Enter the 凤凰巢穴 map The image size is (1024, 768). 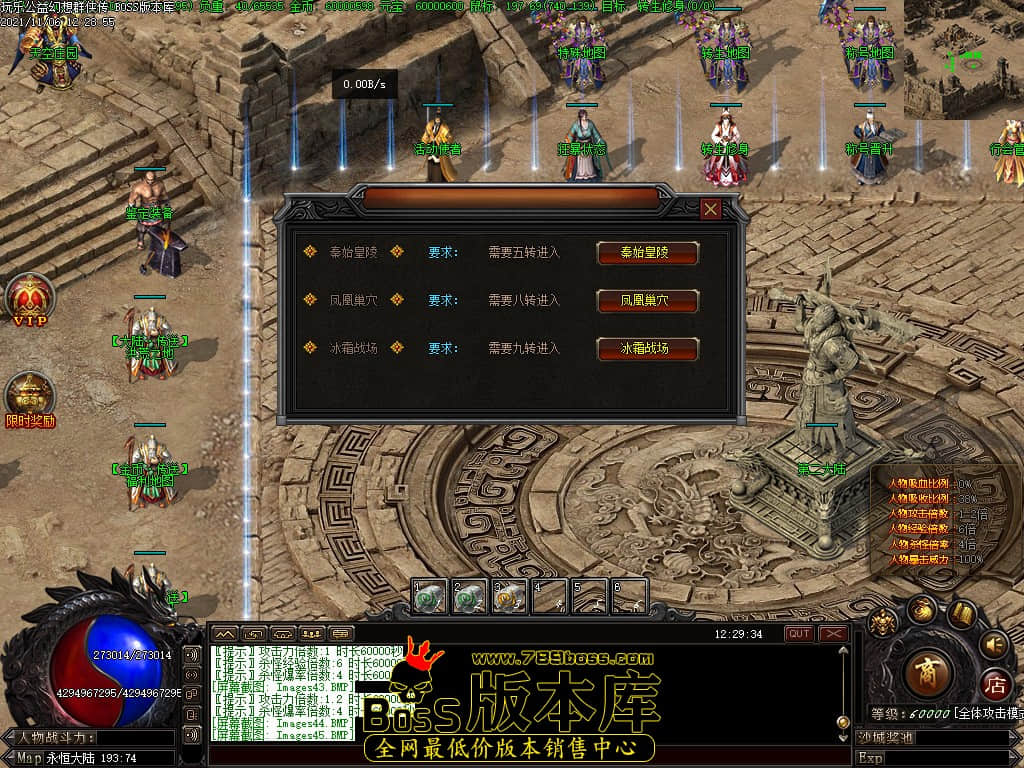click(647, 301)
